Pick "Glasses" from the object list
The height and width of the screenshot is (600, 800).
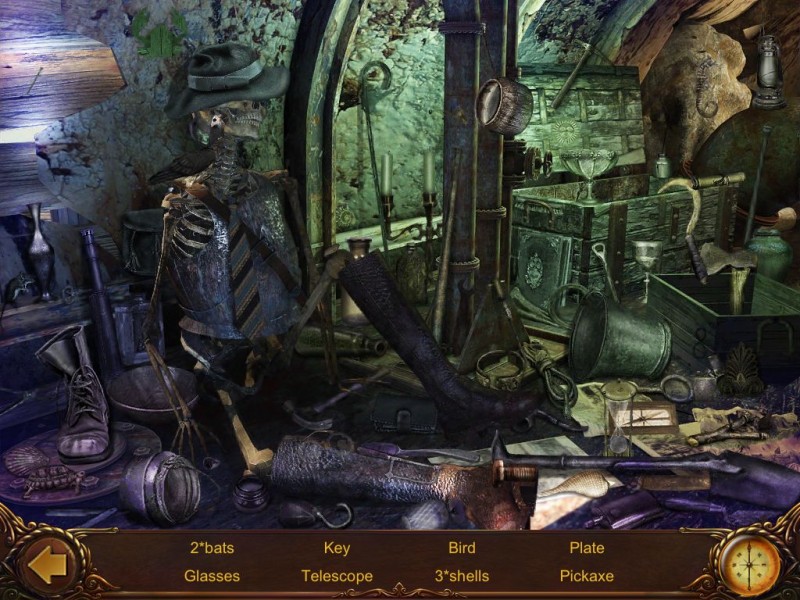click(212, 576)
